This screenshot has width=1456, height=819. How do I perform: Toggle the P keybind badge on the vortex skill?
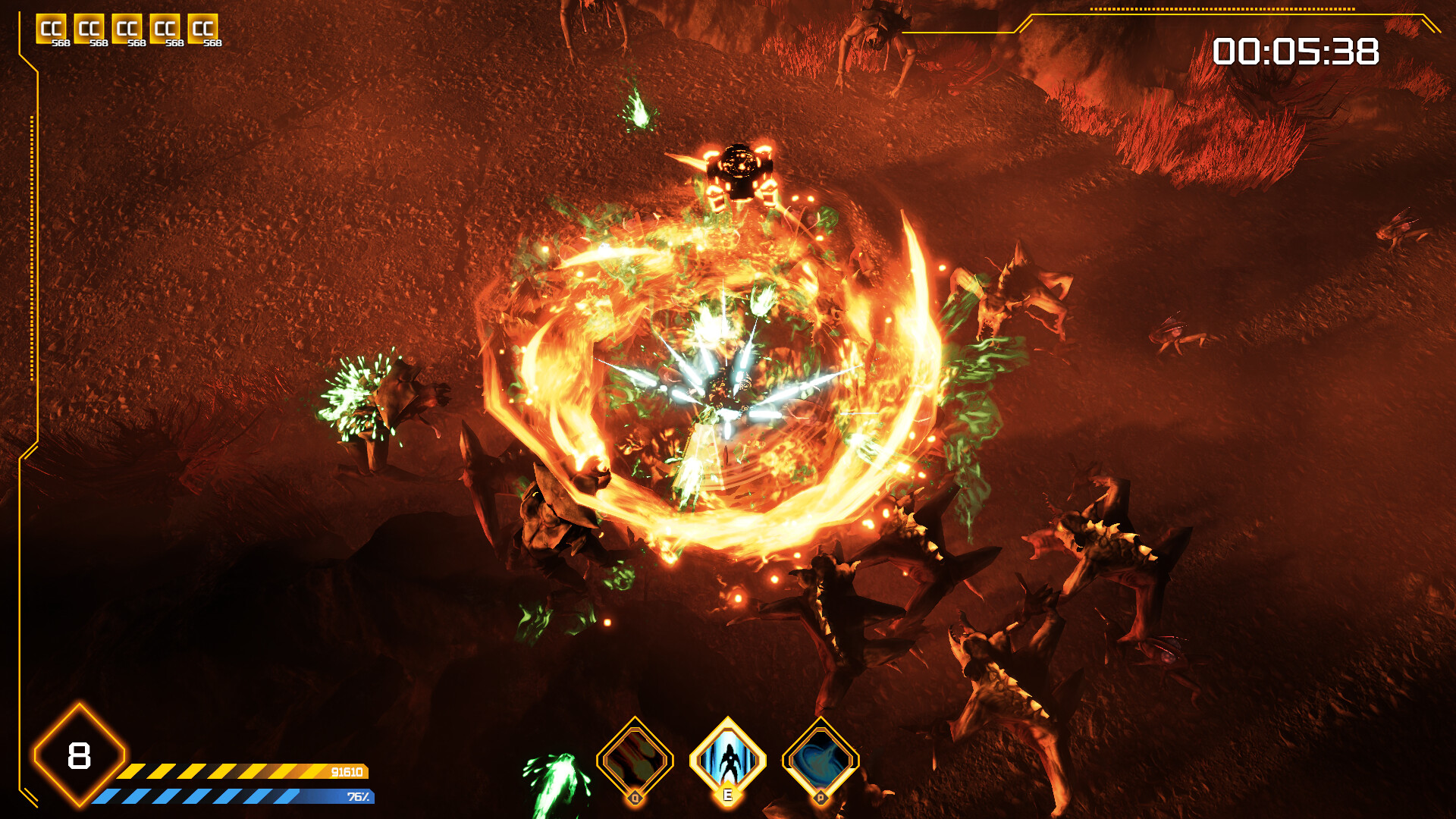click(821, 799)
